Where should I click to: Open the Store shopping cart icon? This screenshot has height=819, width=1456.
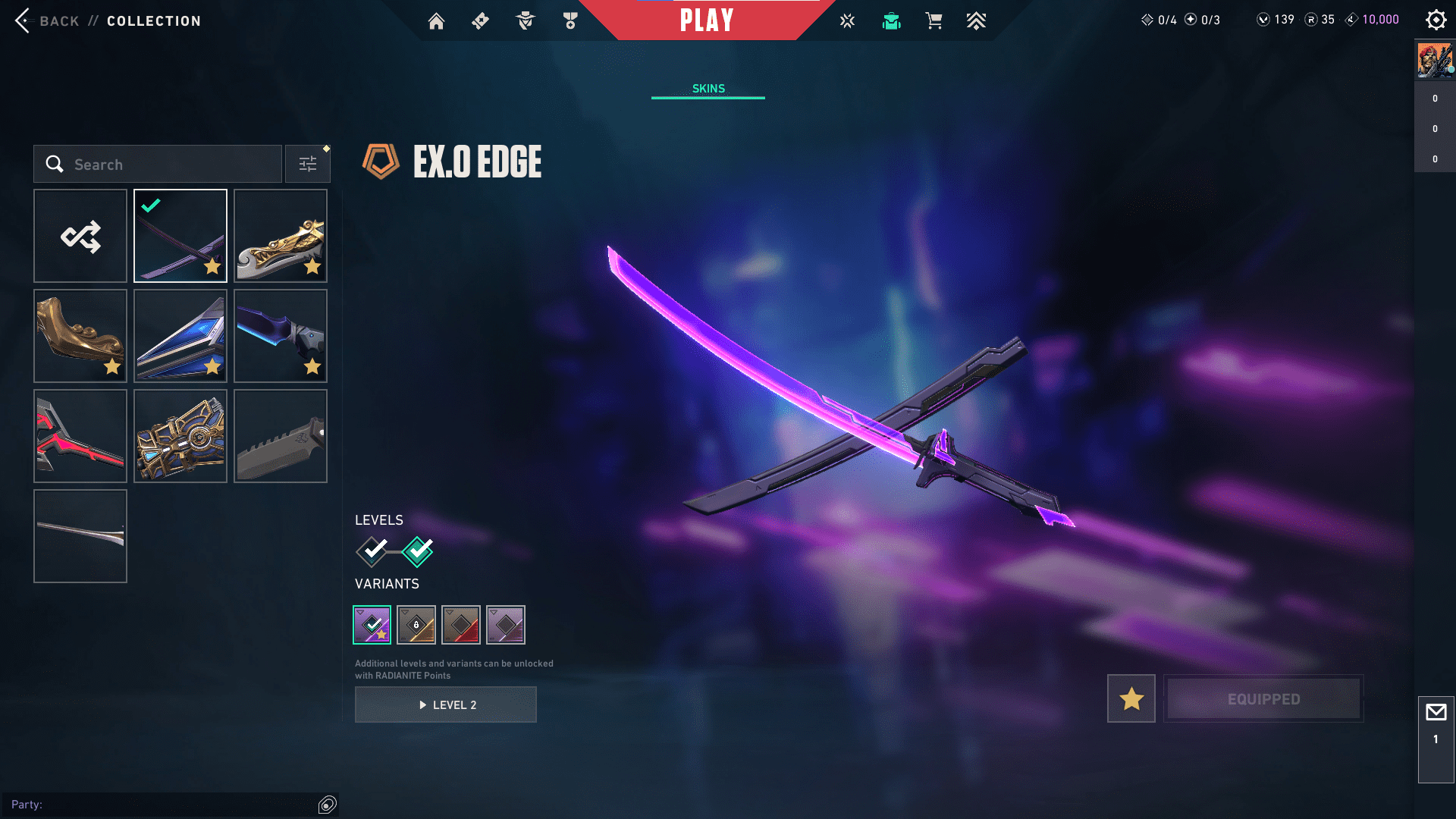tap(934, 20)
